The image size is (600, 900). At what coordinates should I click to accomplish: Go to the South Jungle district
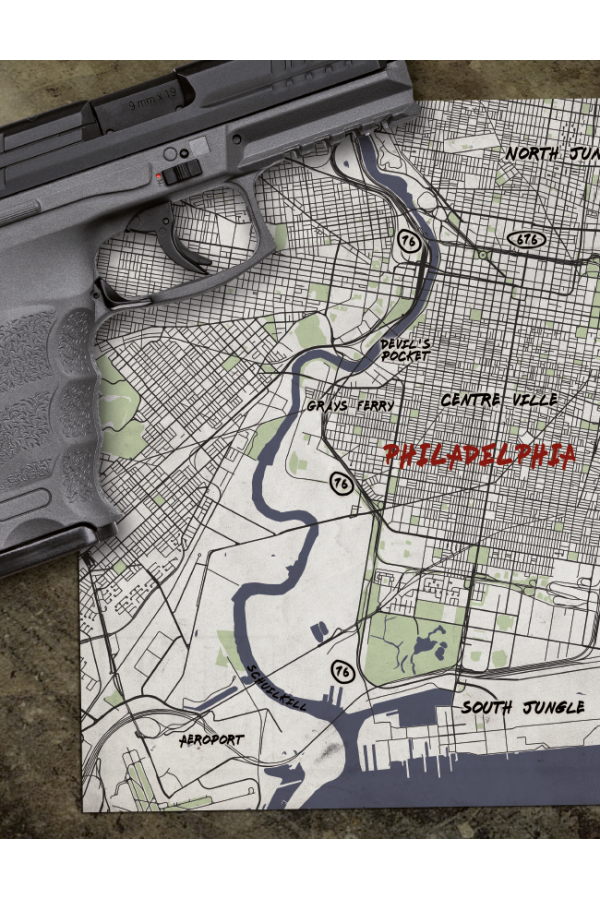coord(522,707)
